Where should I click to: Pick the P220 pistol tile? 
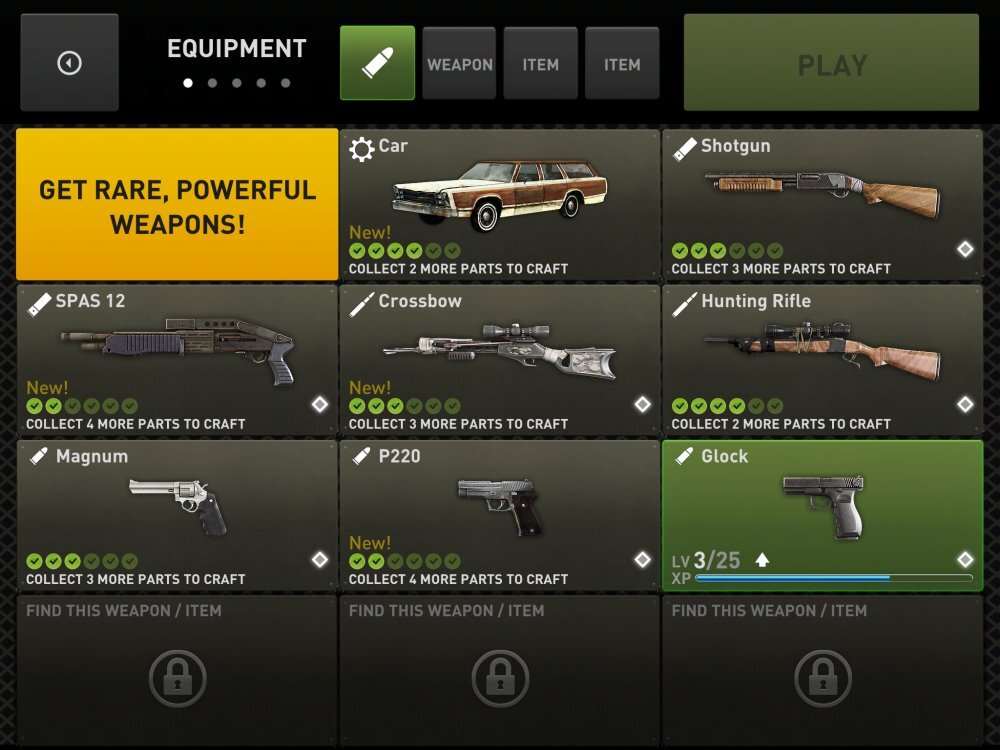click(x=499, y=514)
